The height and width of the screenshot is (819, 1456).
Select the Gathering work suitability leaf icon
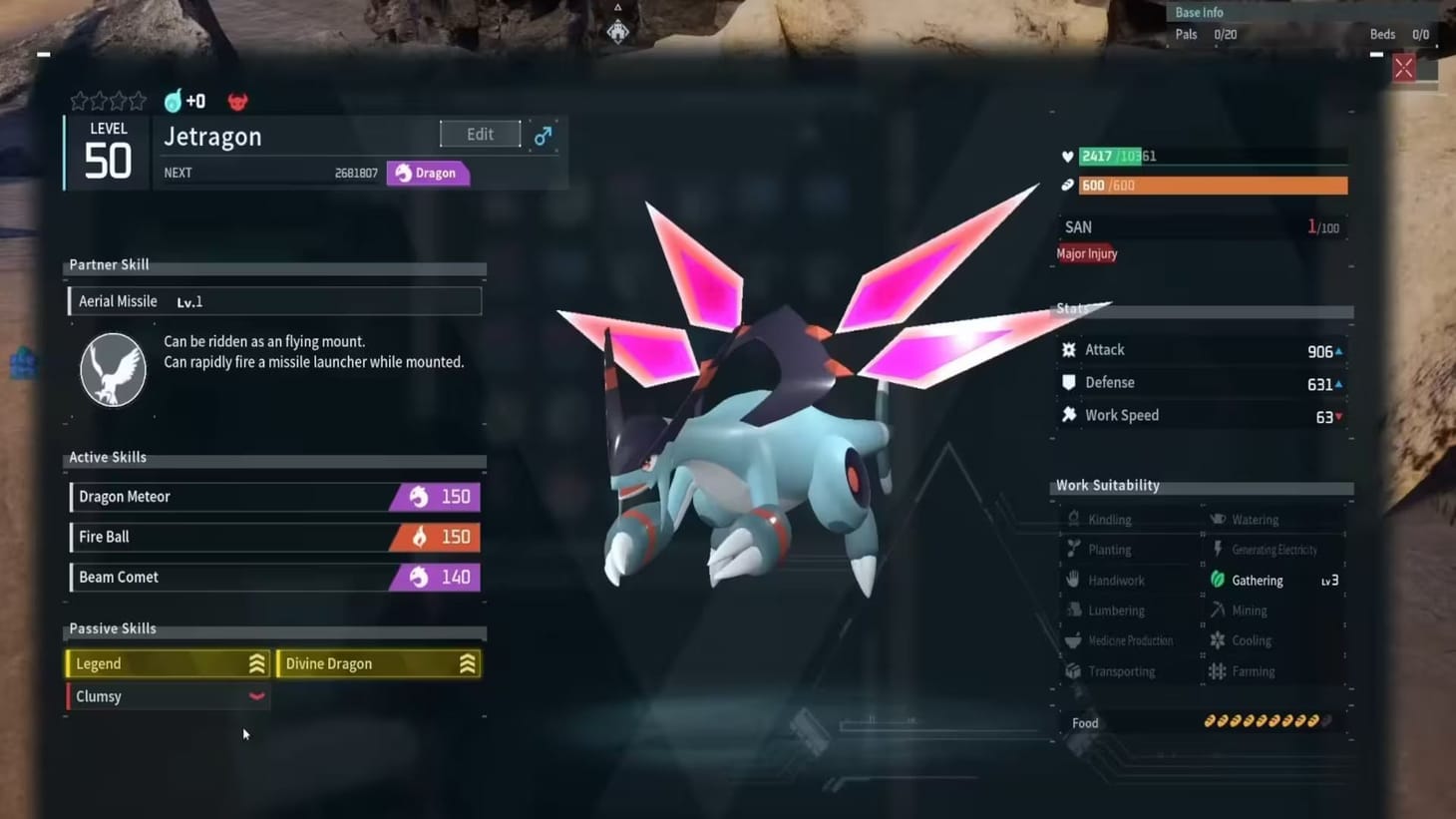click(x=1218, y=580)
